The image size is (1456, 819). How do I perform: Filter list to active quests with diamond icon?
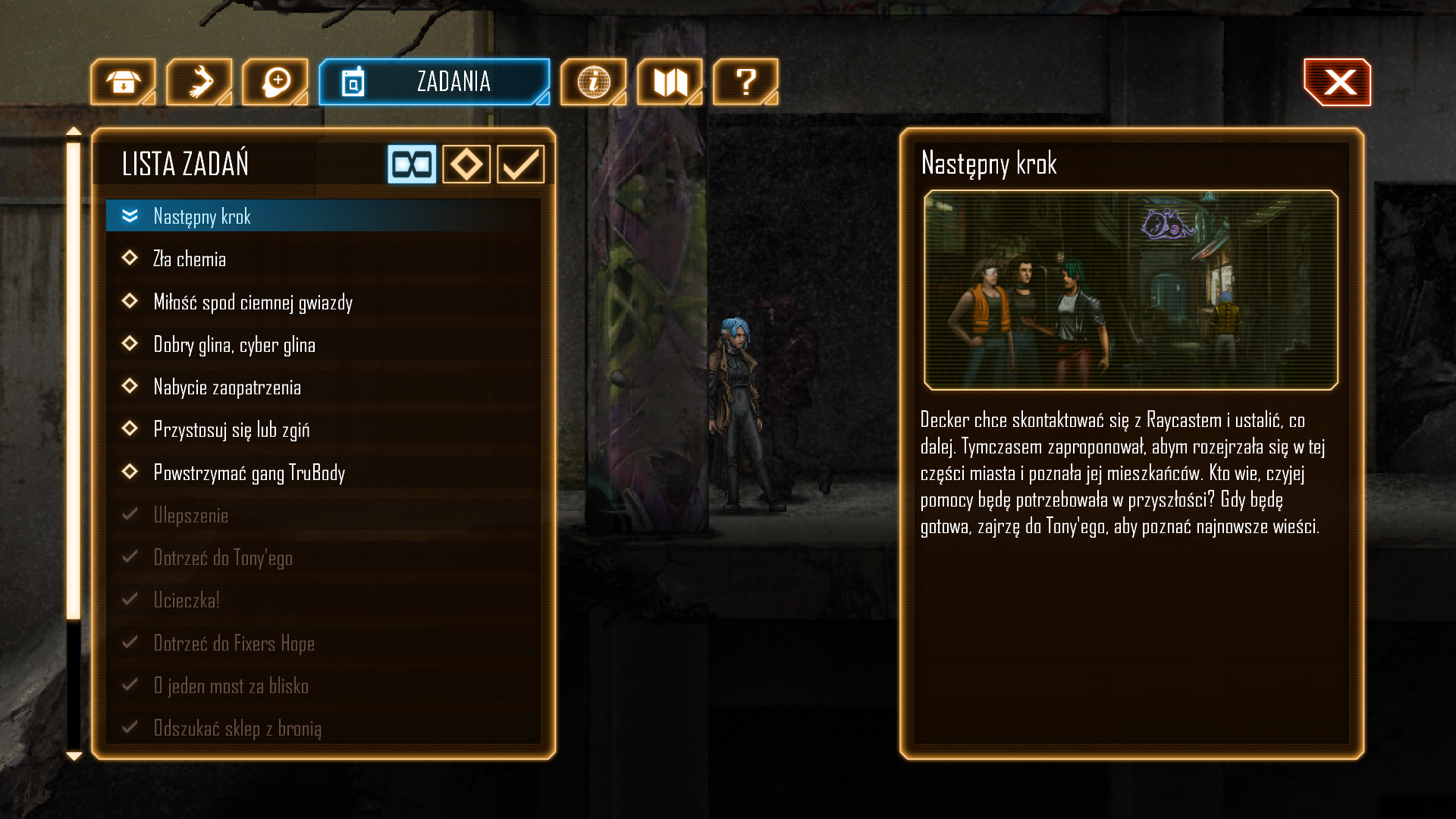point(466,164)
